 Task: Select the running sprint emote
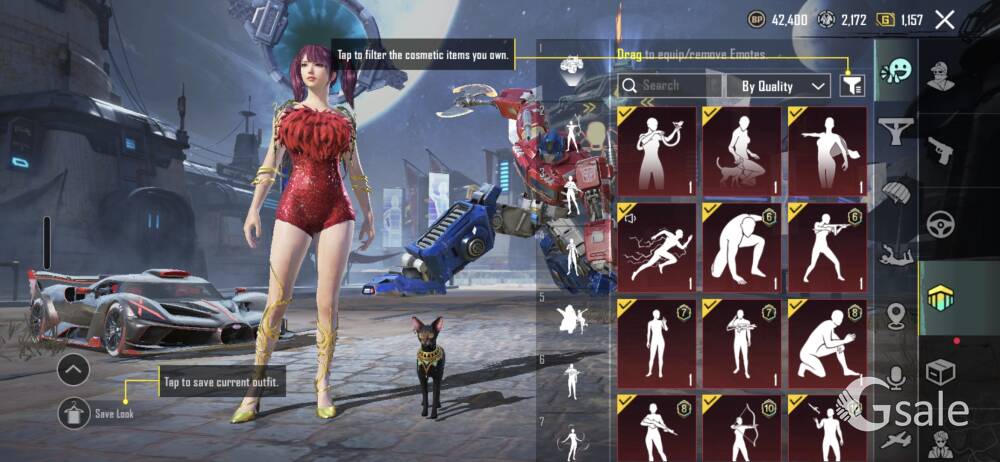[656, 247]
